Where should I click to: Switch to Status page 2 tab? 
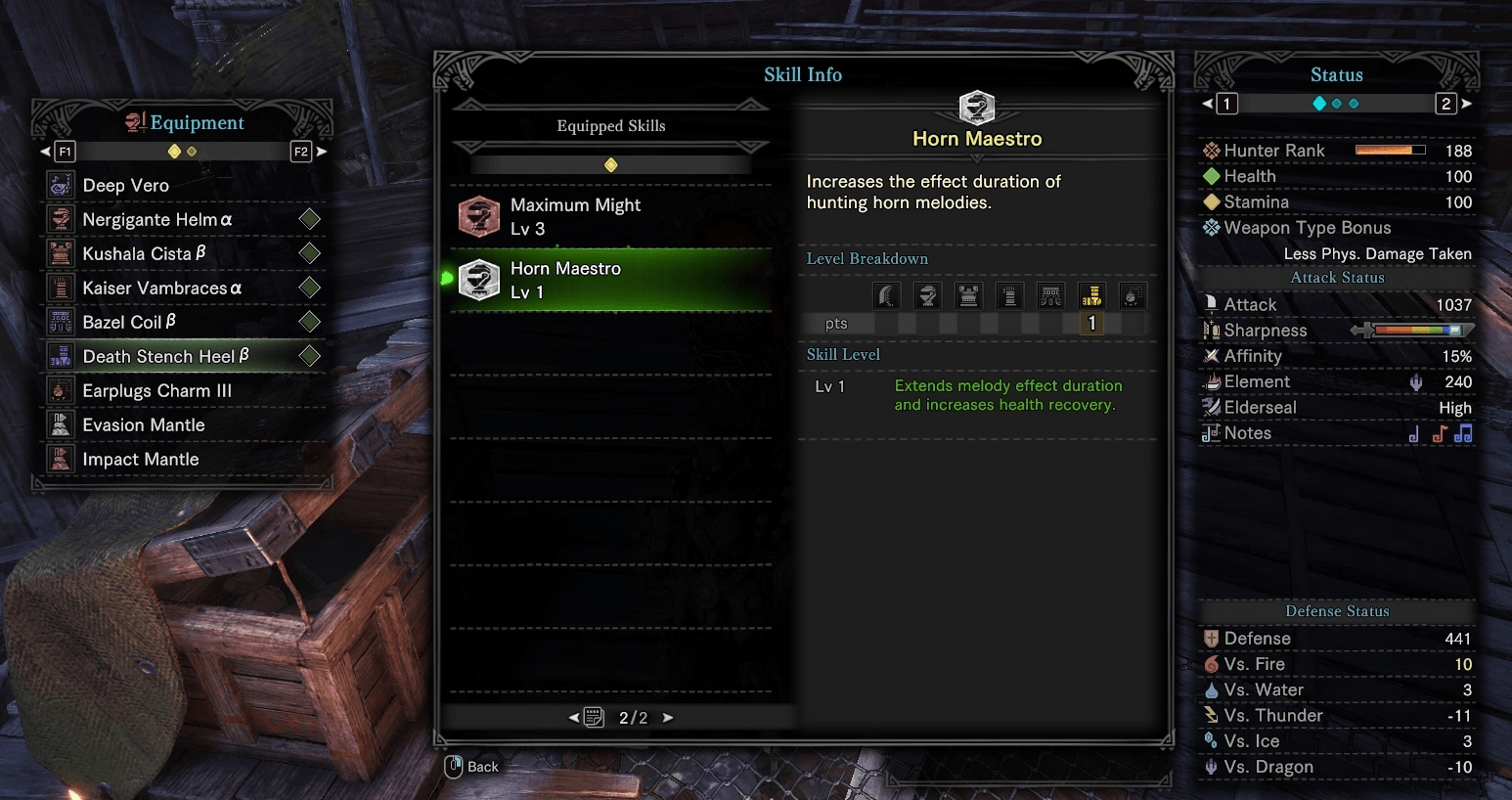click(x=1445, y=103)
